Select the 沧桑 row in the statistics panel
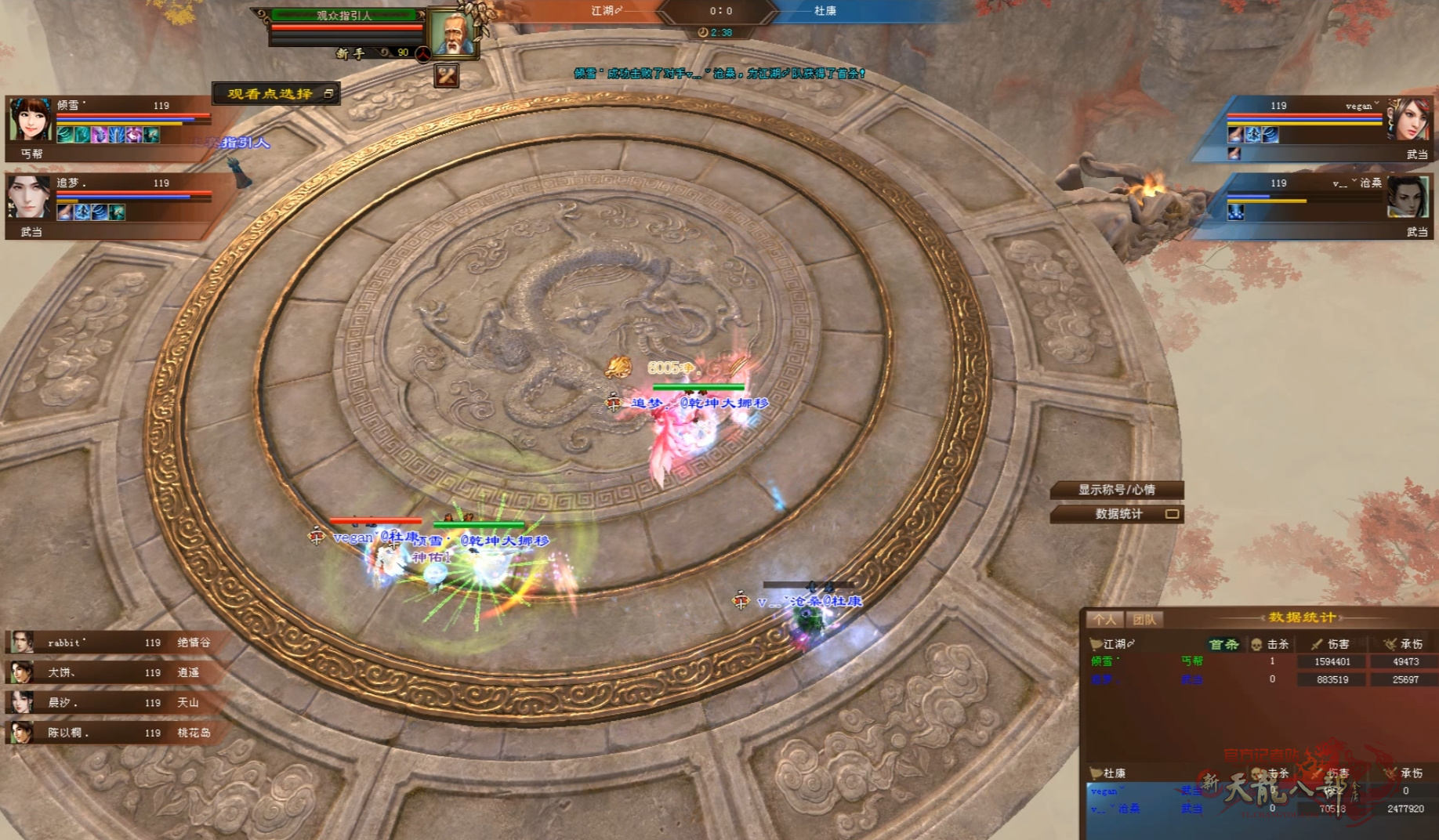1439x840 pixels. [x=1254, y=809]
